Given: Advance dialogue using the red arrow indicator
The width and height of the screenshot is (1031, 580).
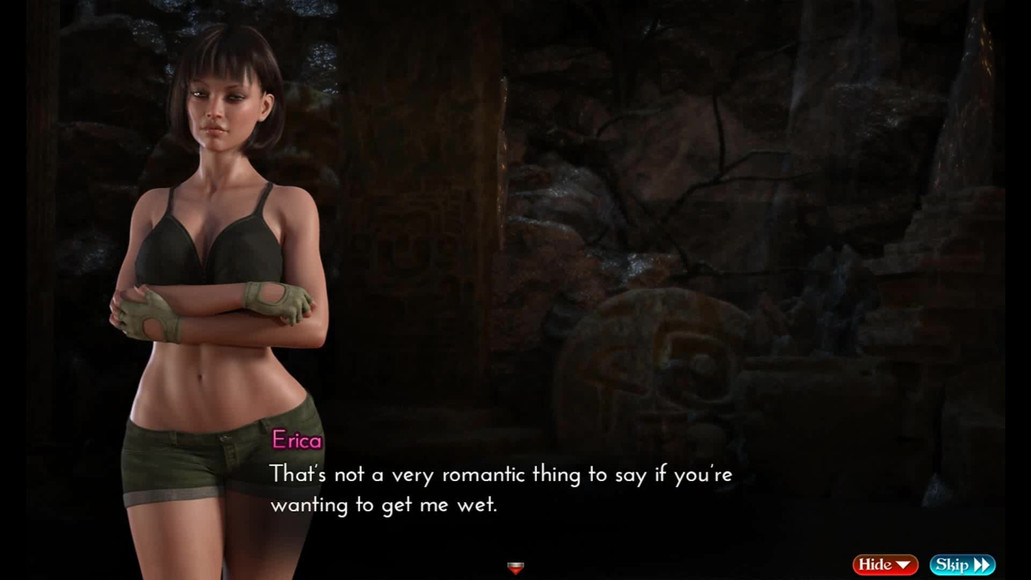Looking at the screenshot, I should [x=516, y=568].
